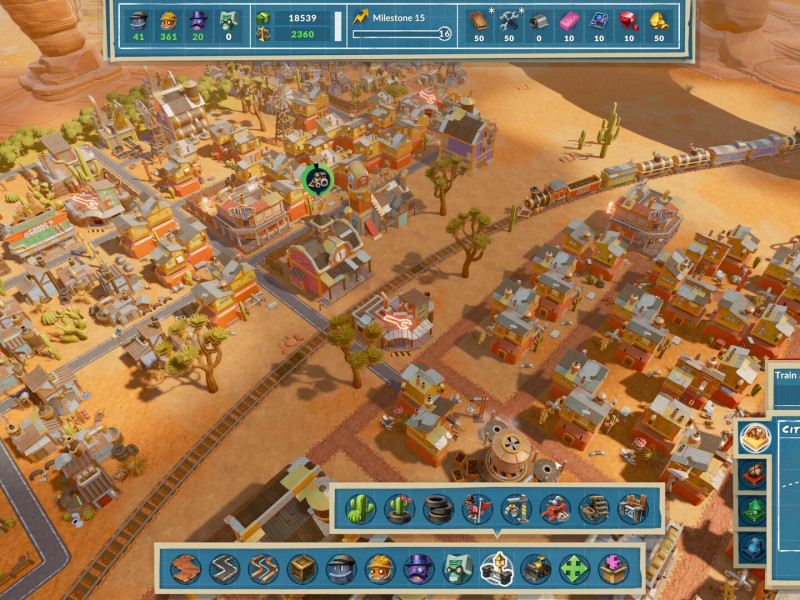The width and height of the screenshot is (800, 600).
Task: Pick the flowering cactus in tire decoration
Action: coord(400,510)
